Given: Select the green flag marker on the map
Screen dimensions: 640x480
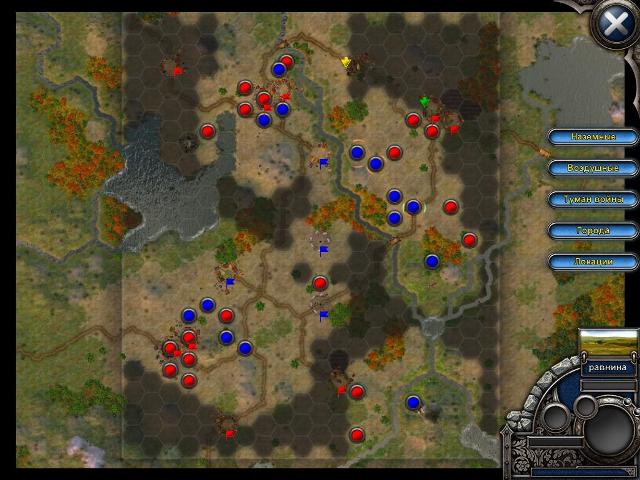Looking at the screenshot, I should 425,101.
